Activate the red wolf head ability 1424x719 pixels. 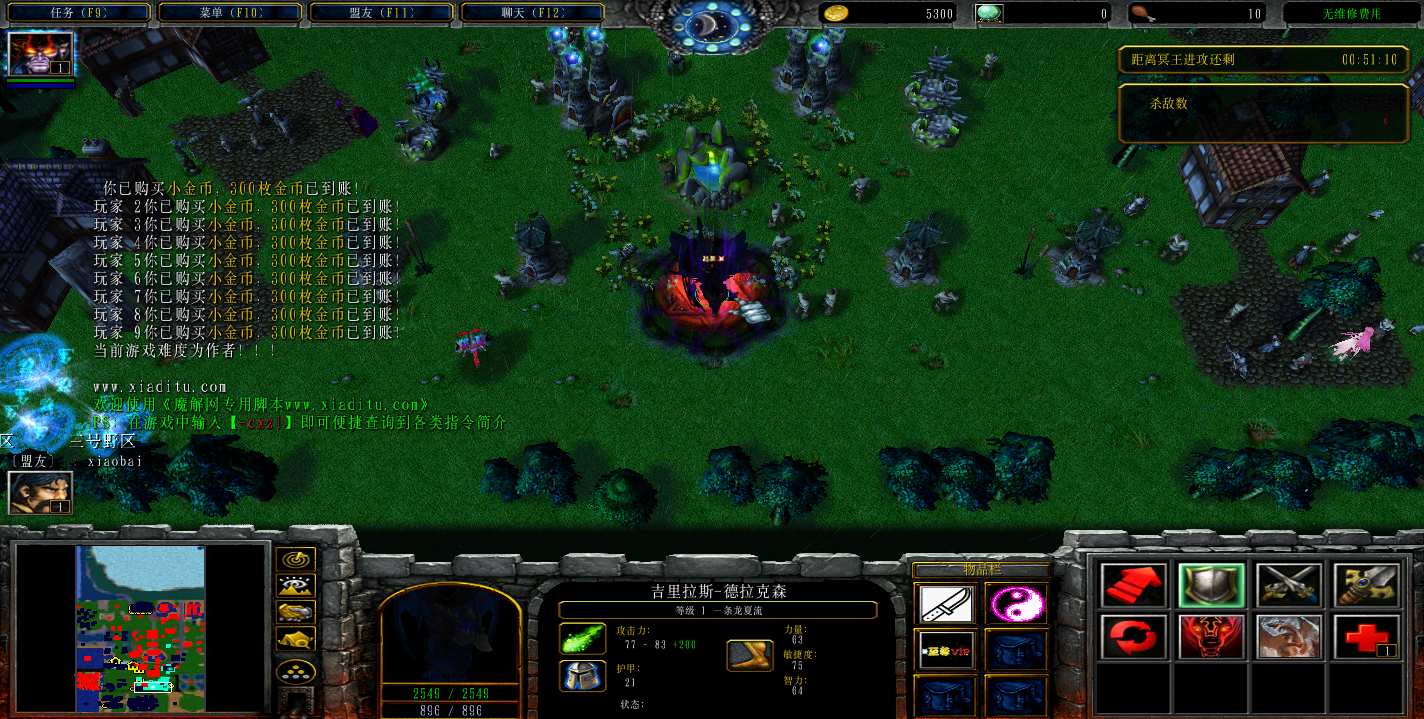click(1211, 637)
